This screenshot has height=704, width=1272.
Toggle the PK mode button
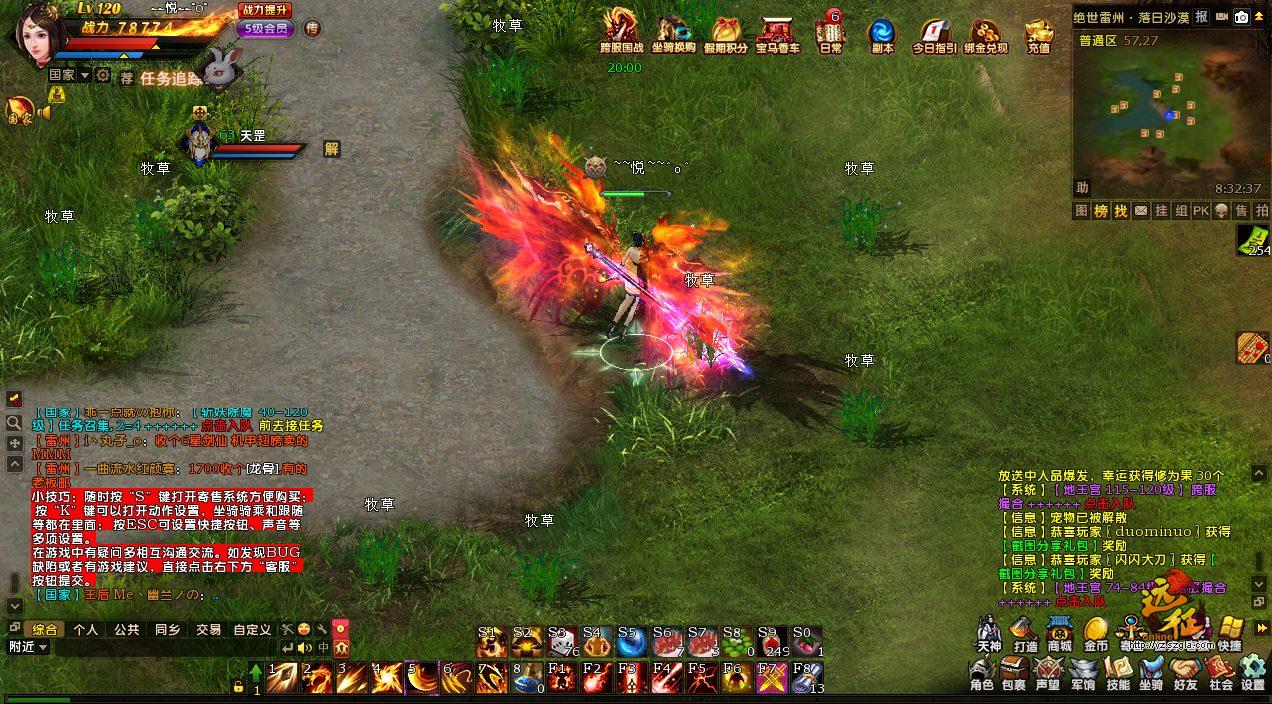1201,211
